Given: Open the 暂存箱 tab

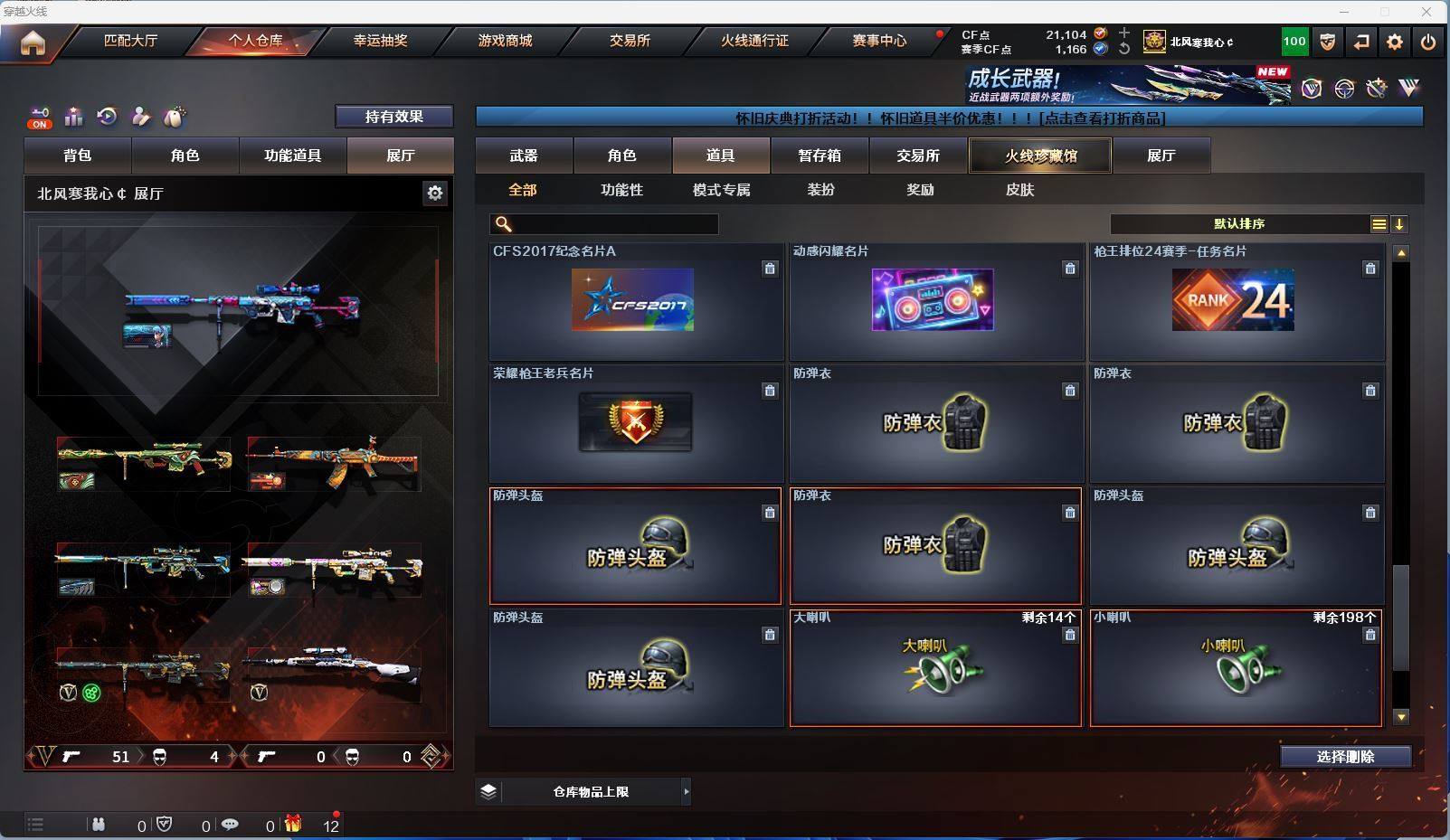Looking at the screenshot, I should coord(820,156).
